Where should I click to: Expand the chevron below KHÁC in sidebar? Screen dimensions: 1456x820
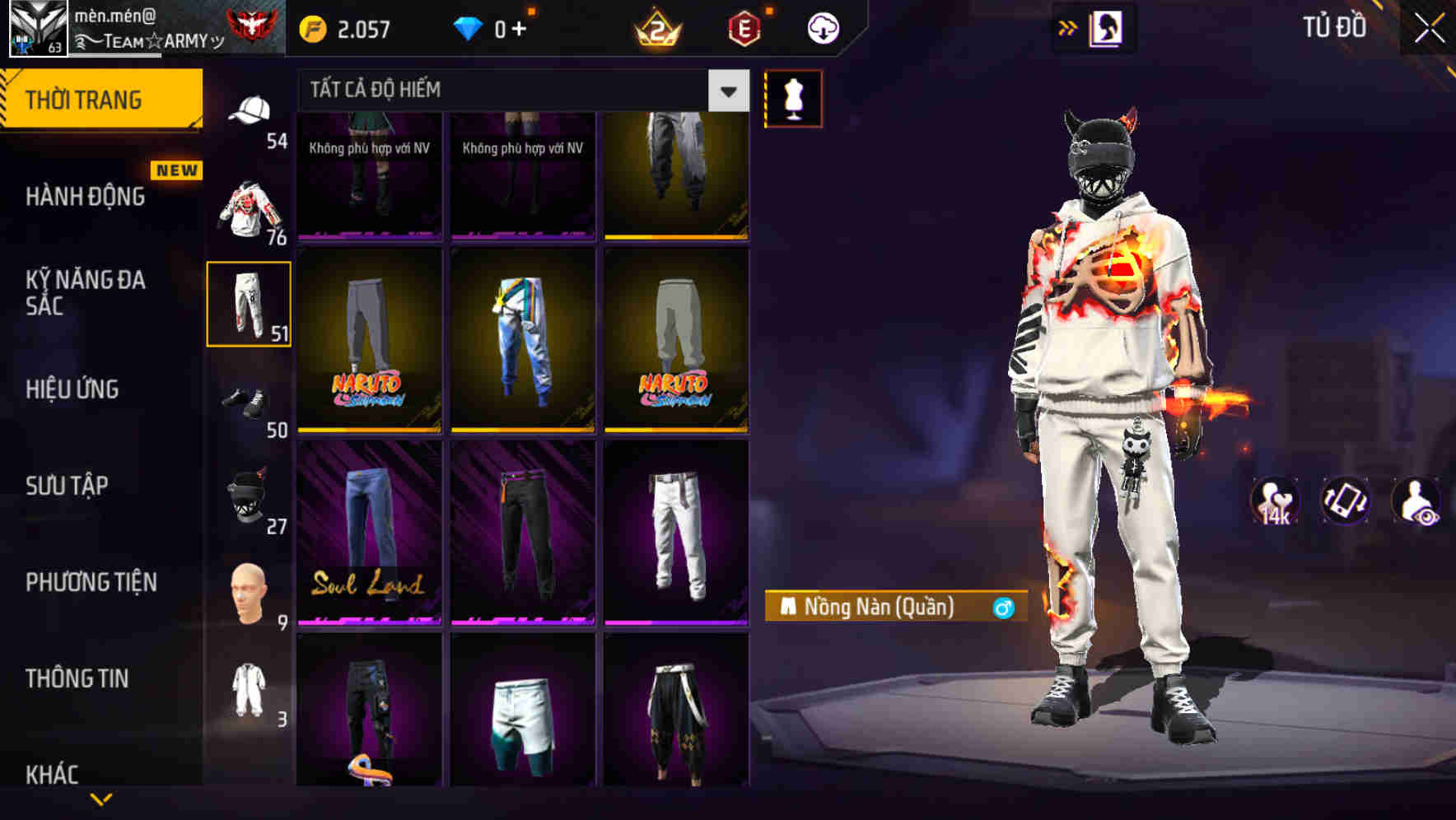tap(103, 800)
